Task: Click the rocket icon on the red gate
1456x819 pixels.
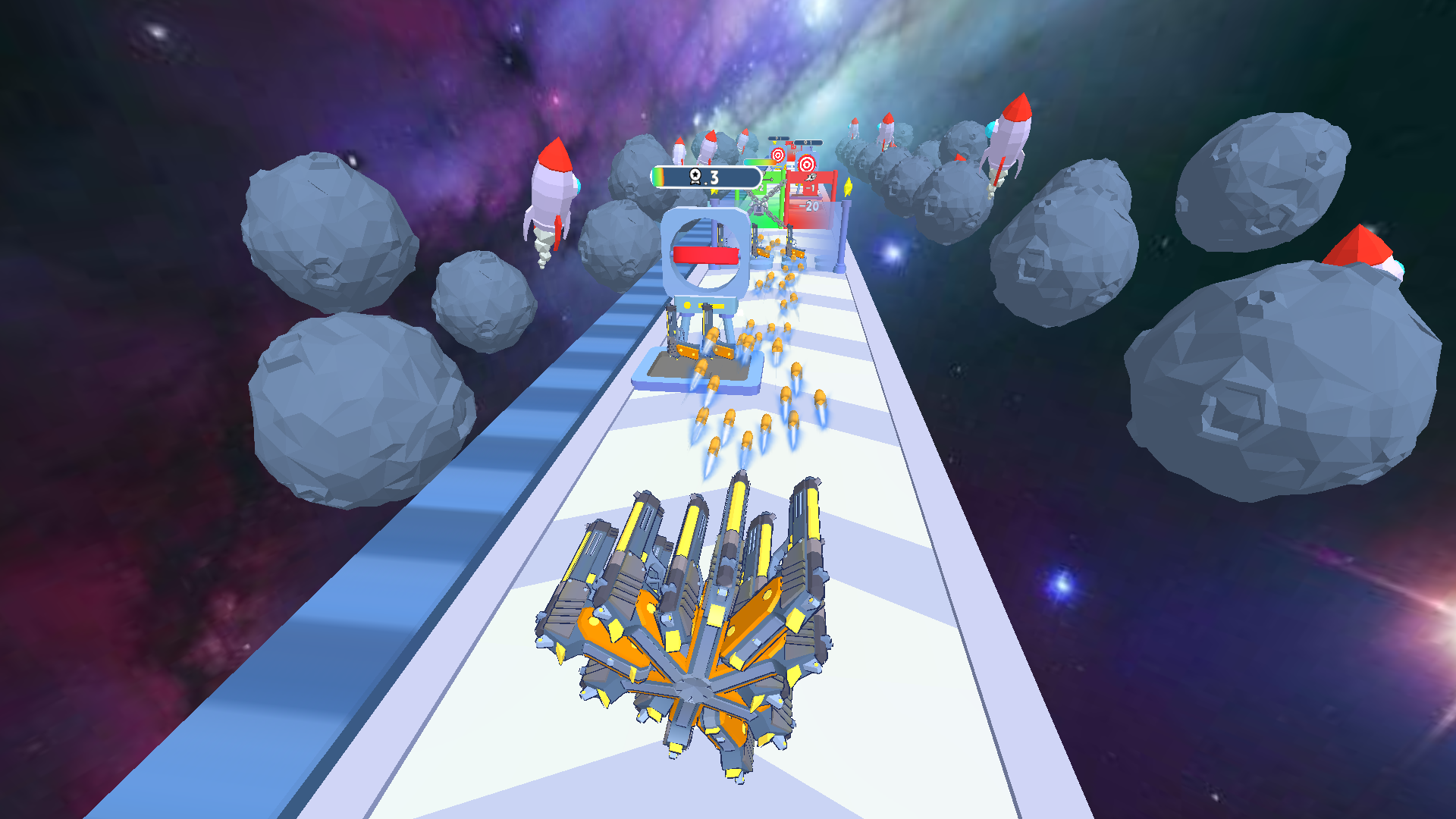Action: (811, 177)
